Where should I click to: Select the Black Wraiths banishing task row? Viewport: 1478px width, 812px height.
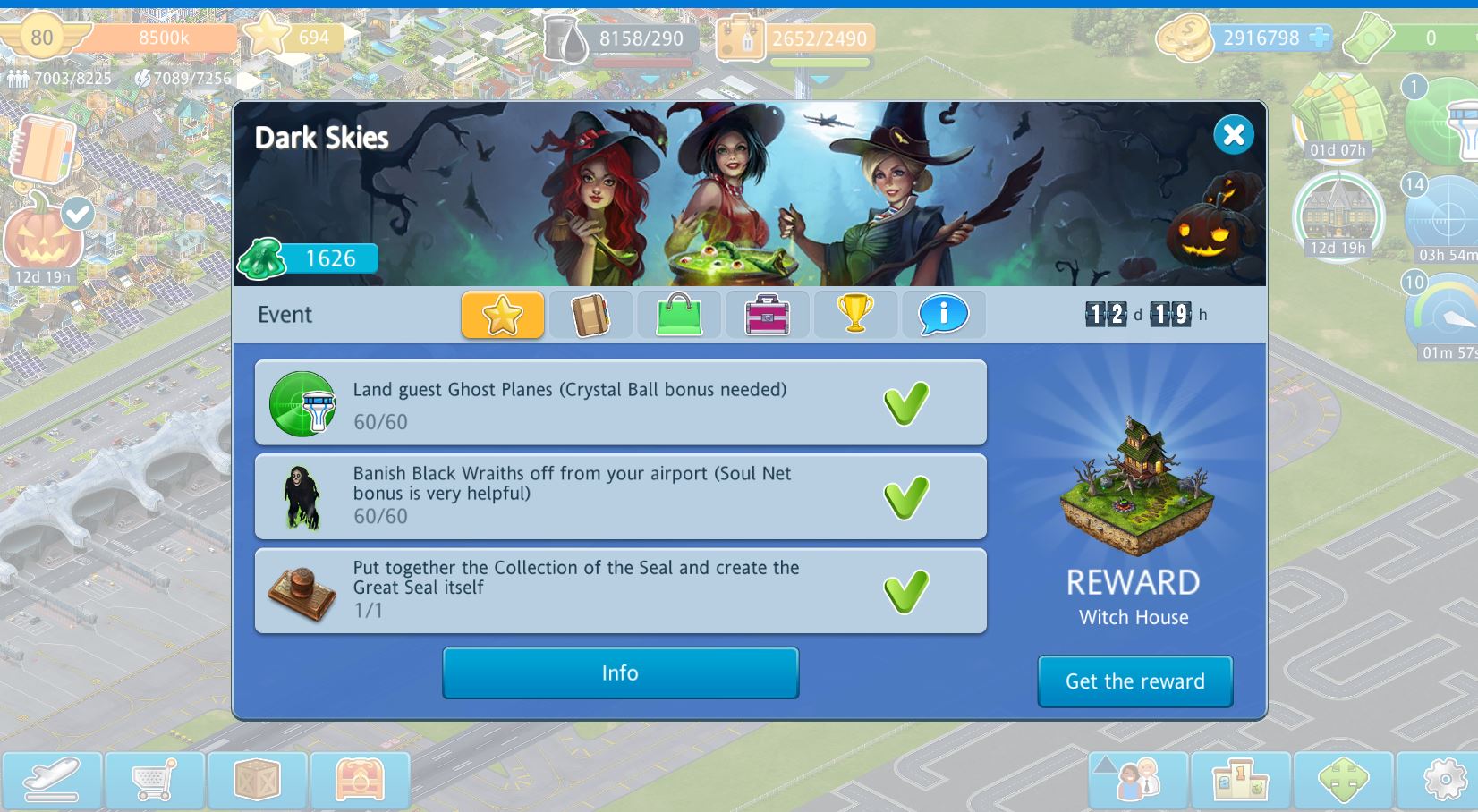click(x=620, y=497)
